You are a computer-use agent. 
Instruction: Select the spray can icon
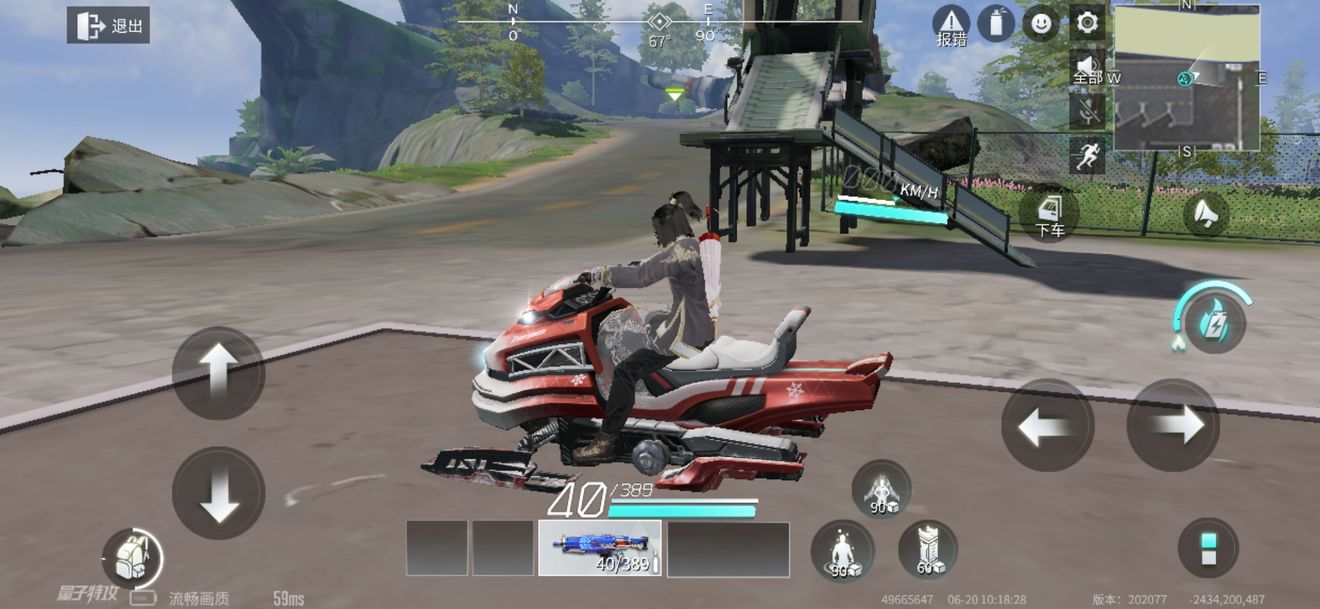pyautogui.click(x=996, y=23)
